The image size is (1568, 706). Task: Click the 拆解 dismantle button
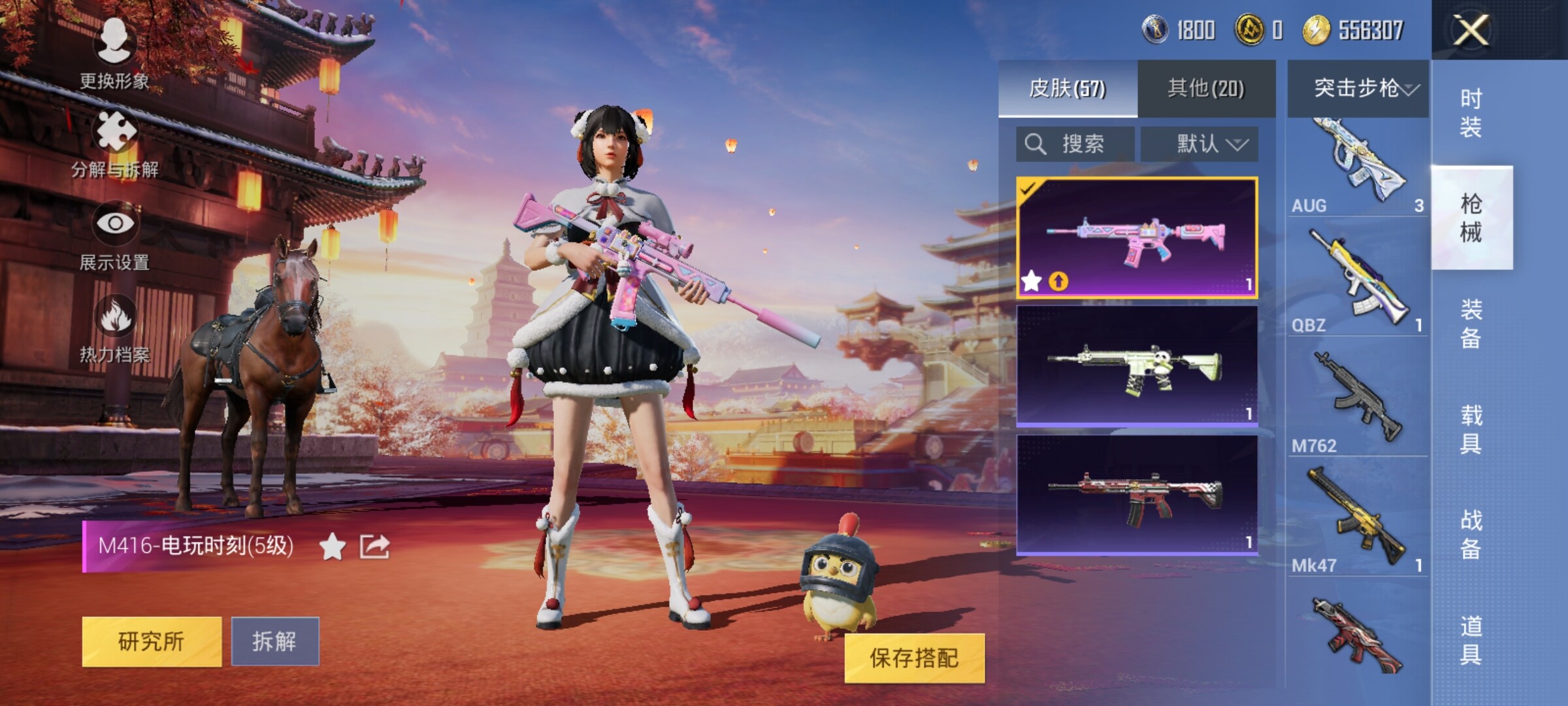click(275, 641)
